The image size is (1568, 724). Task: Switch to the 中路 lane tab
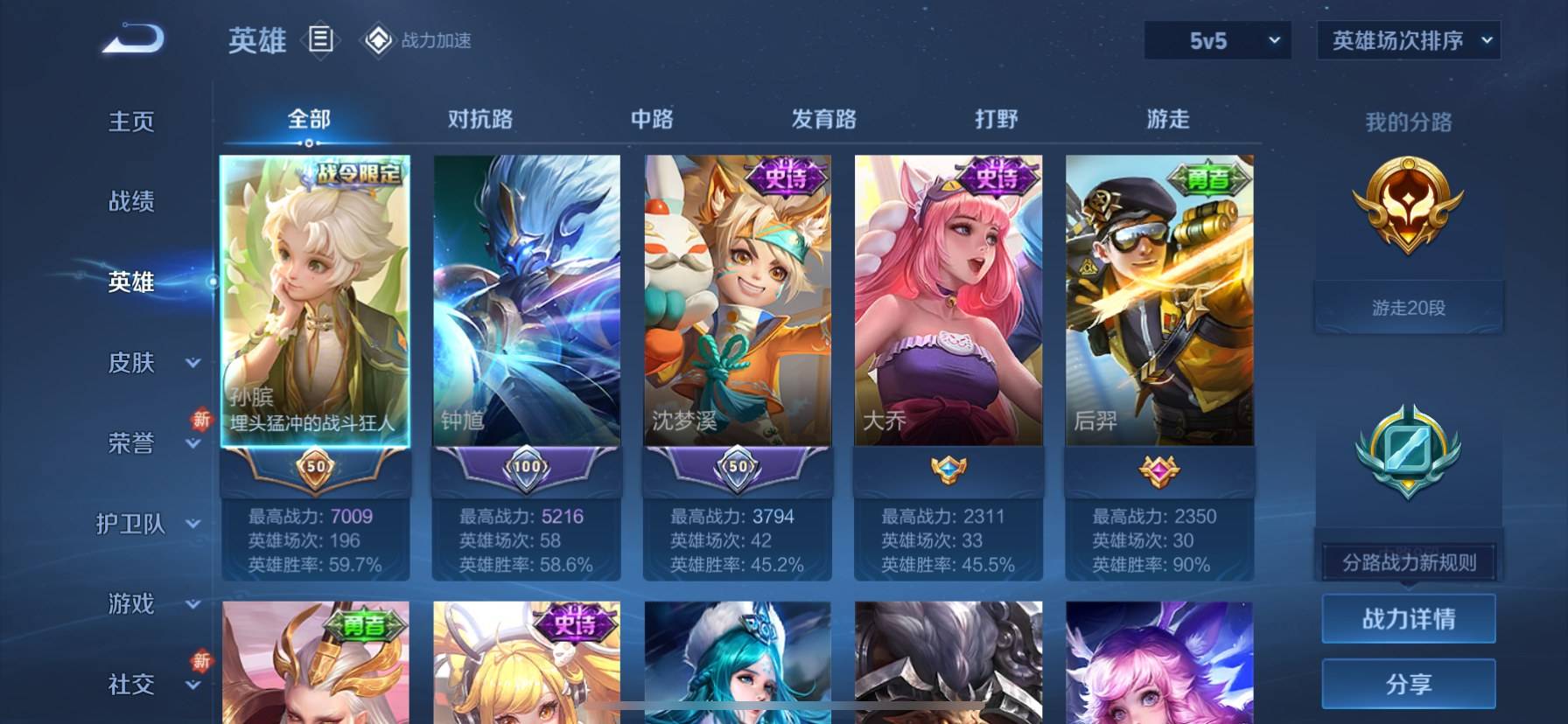[652, 119]
